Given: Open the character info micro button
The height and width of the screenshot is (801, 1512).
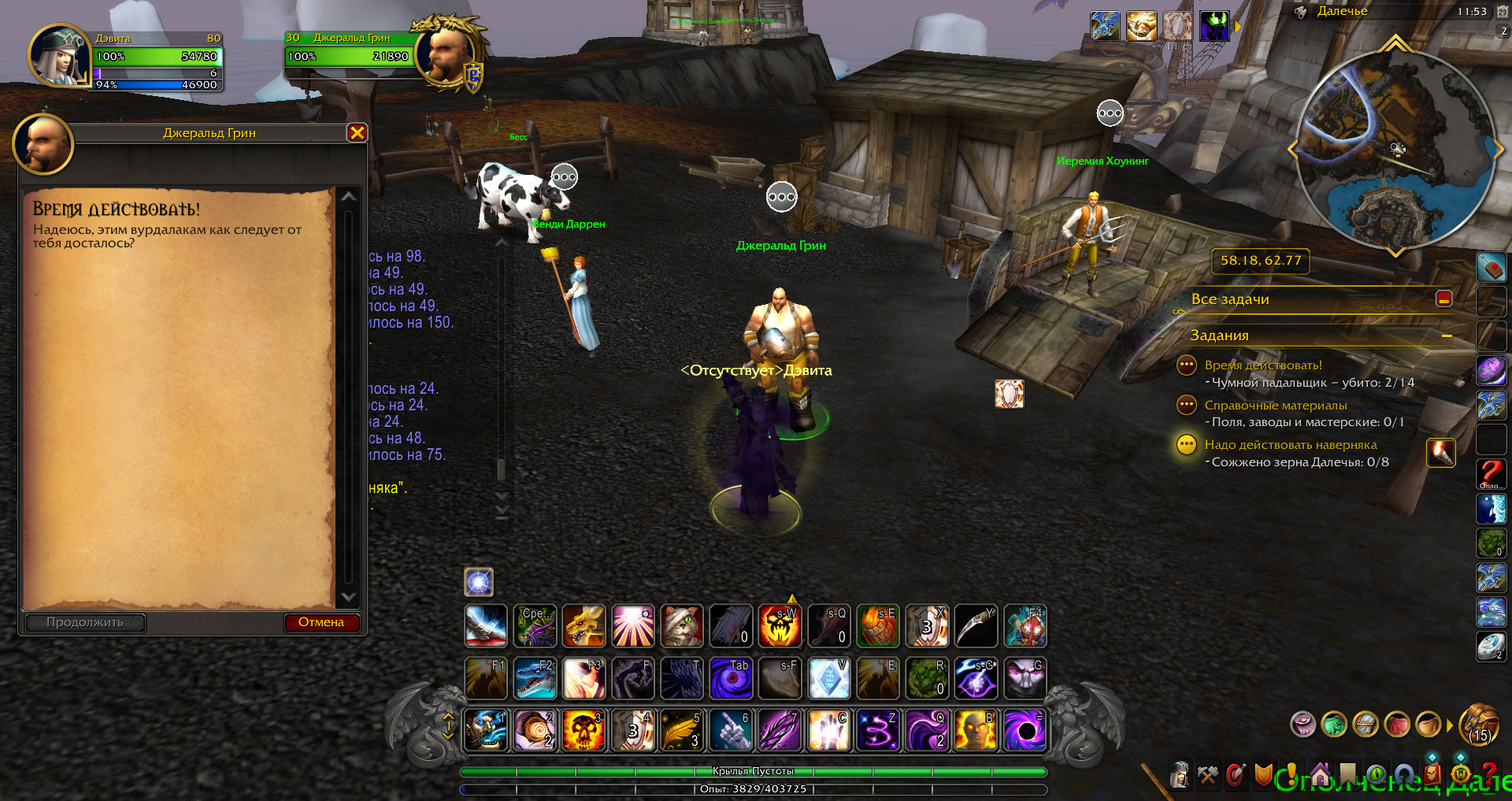Looking at the screenshot, I should pos(1179,776).
